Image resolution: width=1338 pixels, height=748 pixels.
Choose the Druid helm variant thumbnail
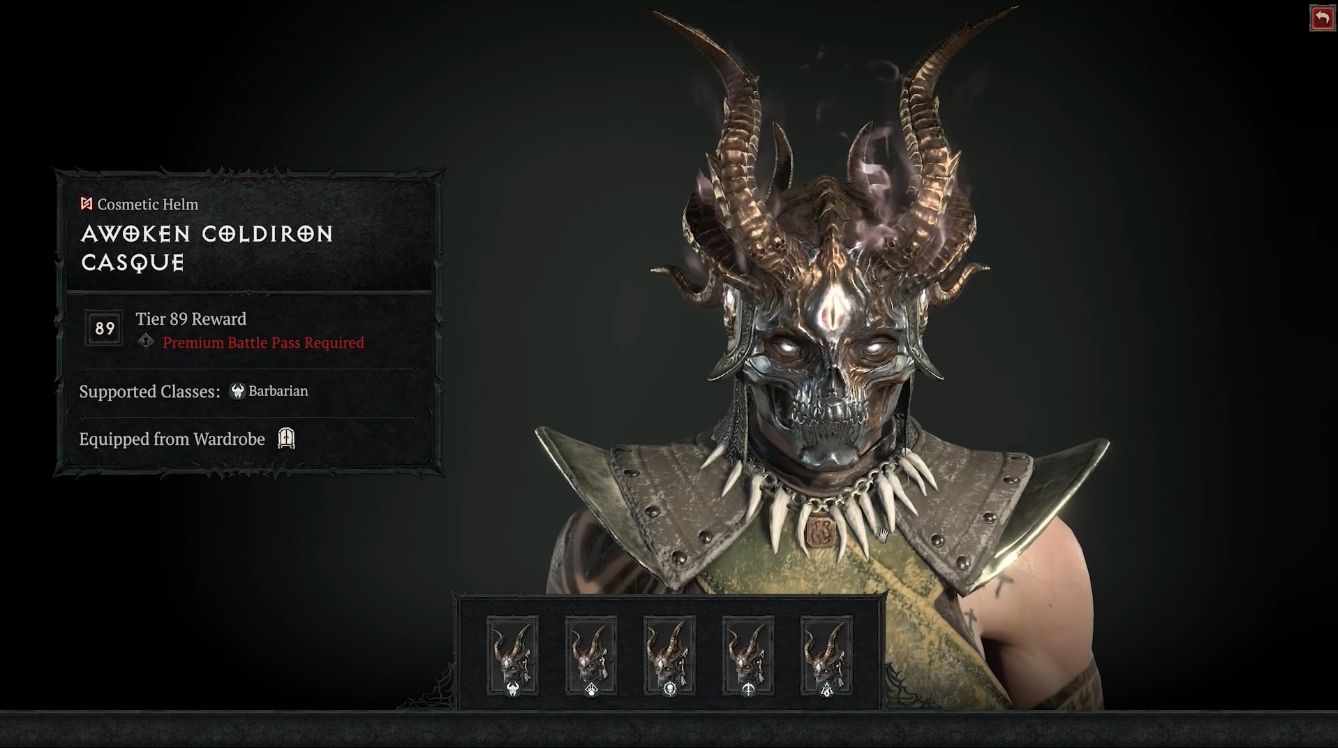[x=591, y=655]
